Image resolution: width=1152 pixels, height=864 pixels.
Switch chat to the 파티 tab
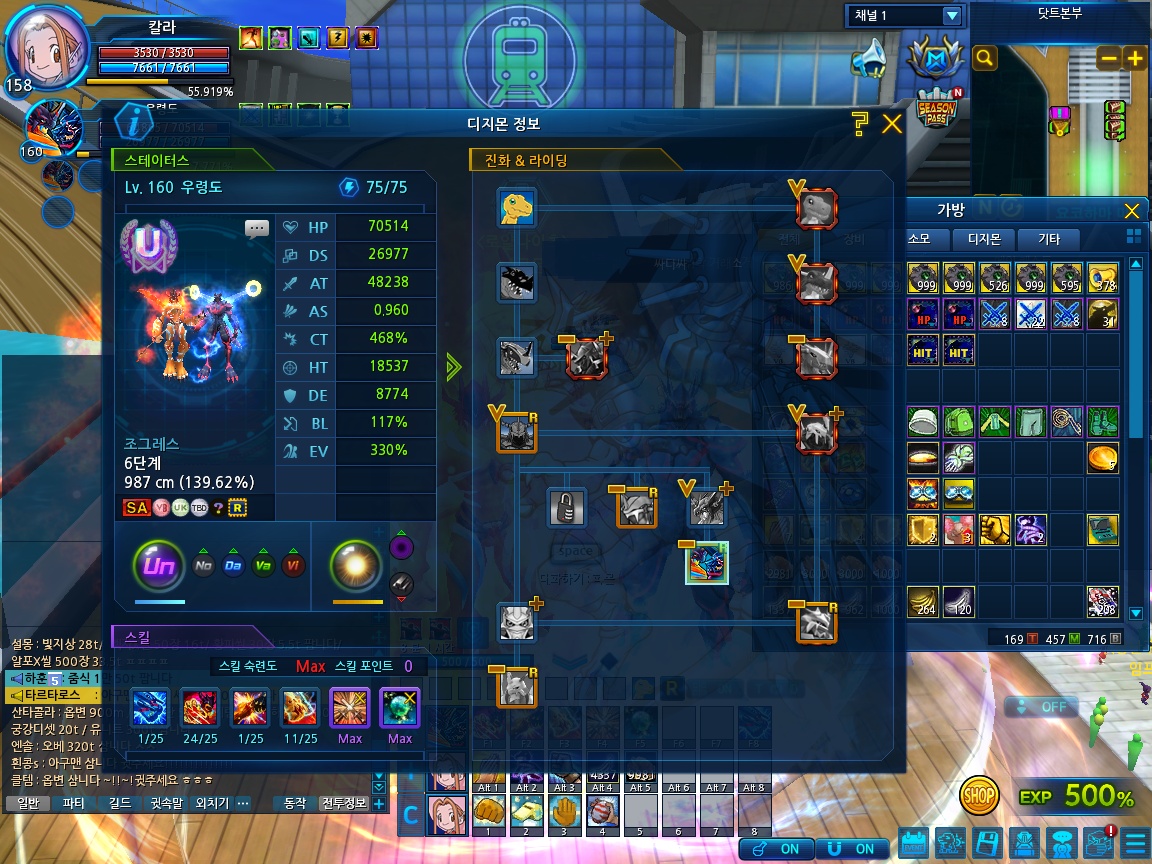73,803
